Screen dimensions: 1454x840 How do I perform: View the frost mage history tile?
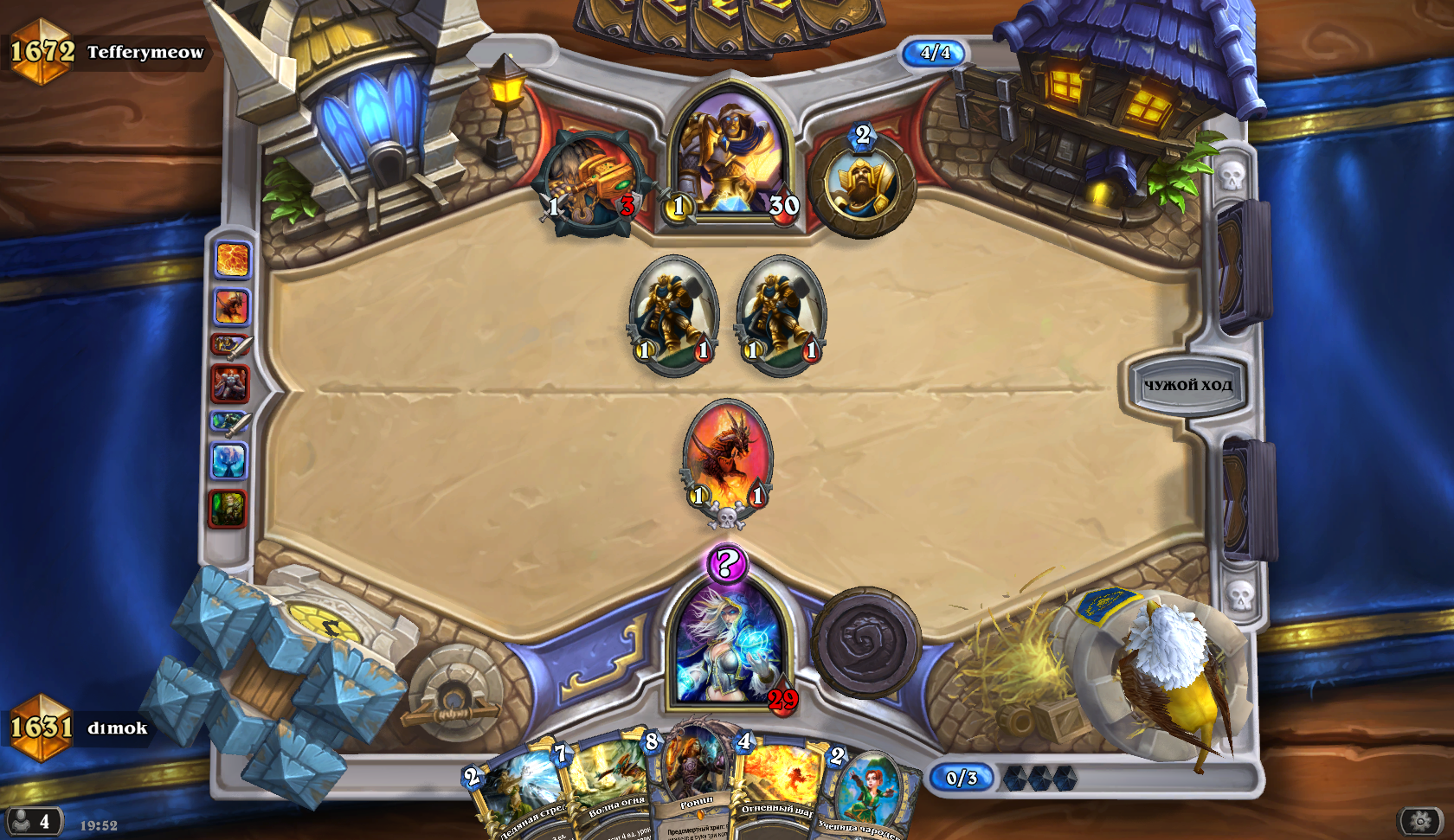click(x=229, y=461)
